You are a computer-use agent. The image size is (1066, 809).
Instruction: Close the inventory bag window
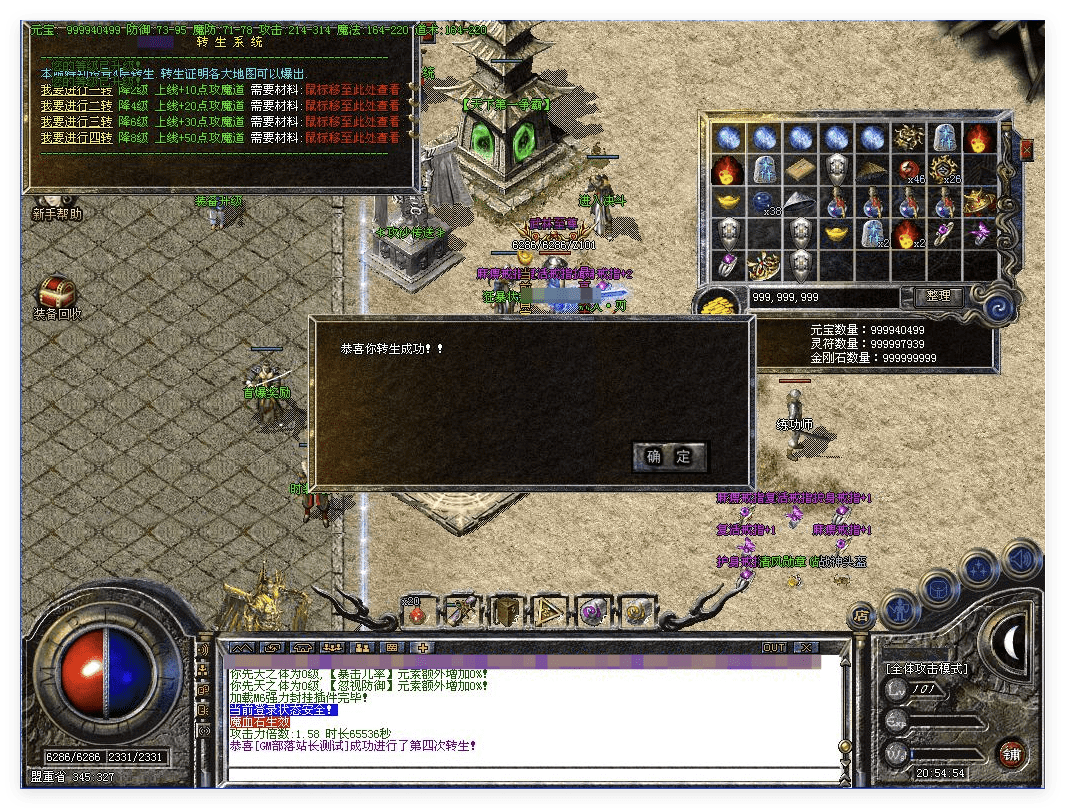coord(1026,150)
